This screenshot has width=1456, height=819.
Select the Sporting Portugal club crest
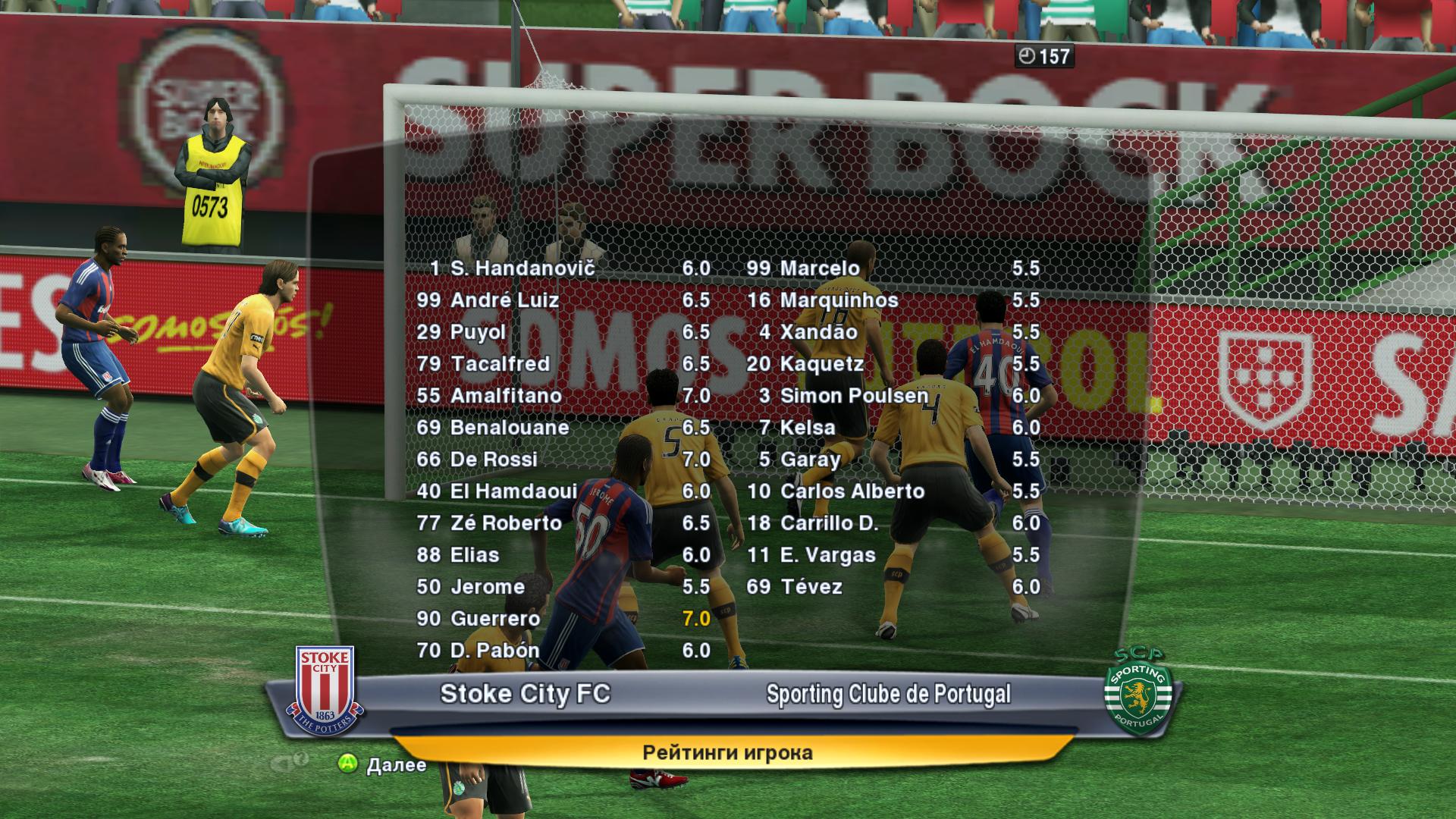pos(1139,692)
